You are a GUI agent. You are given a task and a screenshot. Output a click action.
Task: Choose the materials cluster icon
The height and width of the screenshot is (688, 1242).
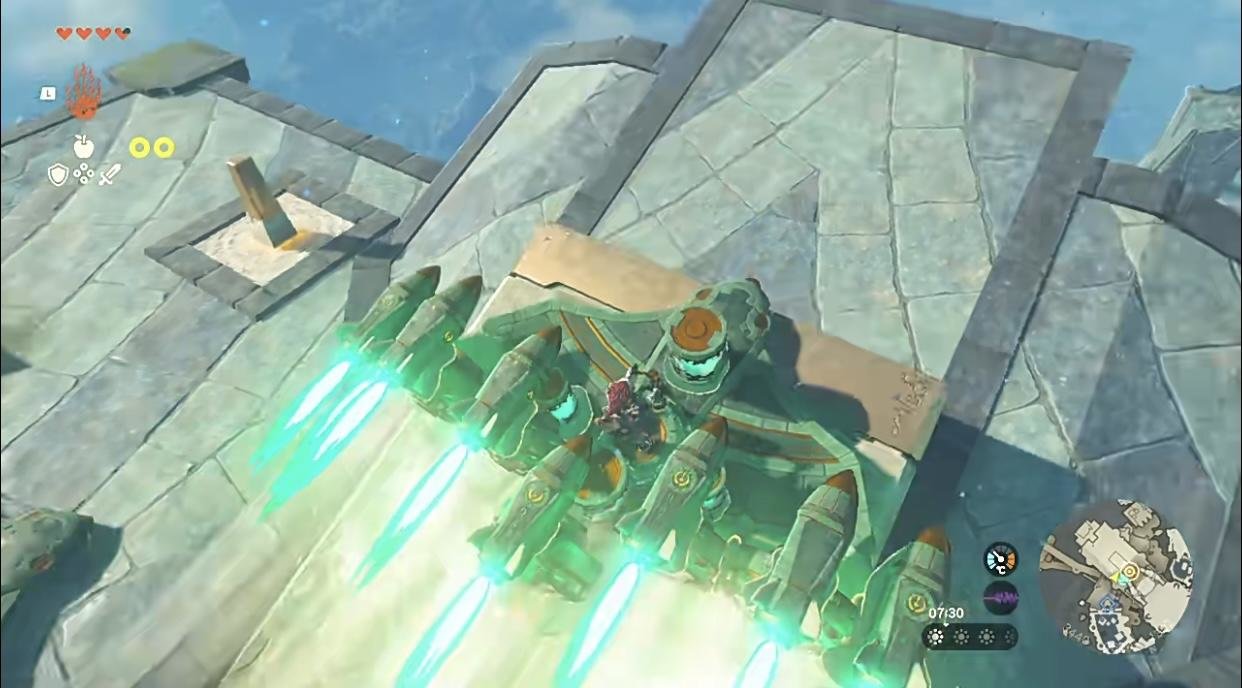point(84,175)
